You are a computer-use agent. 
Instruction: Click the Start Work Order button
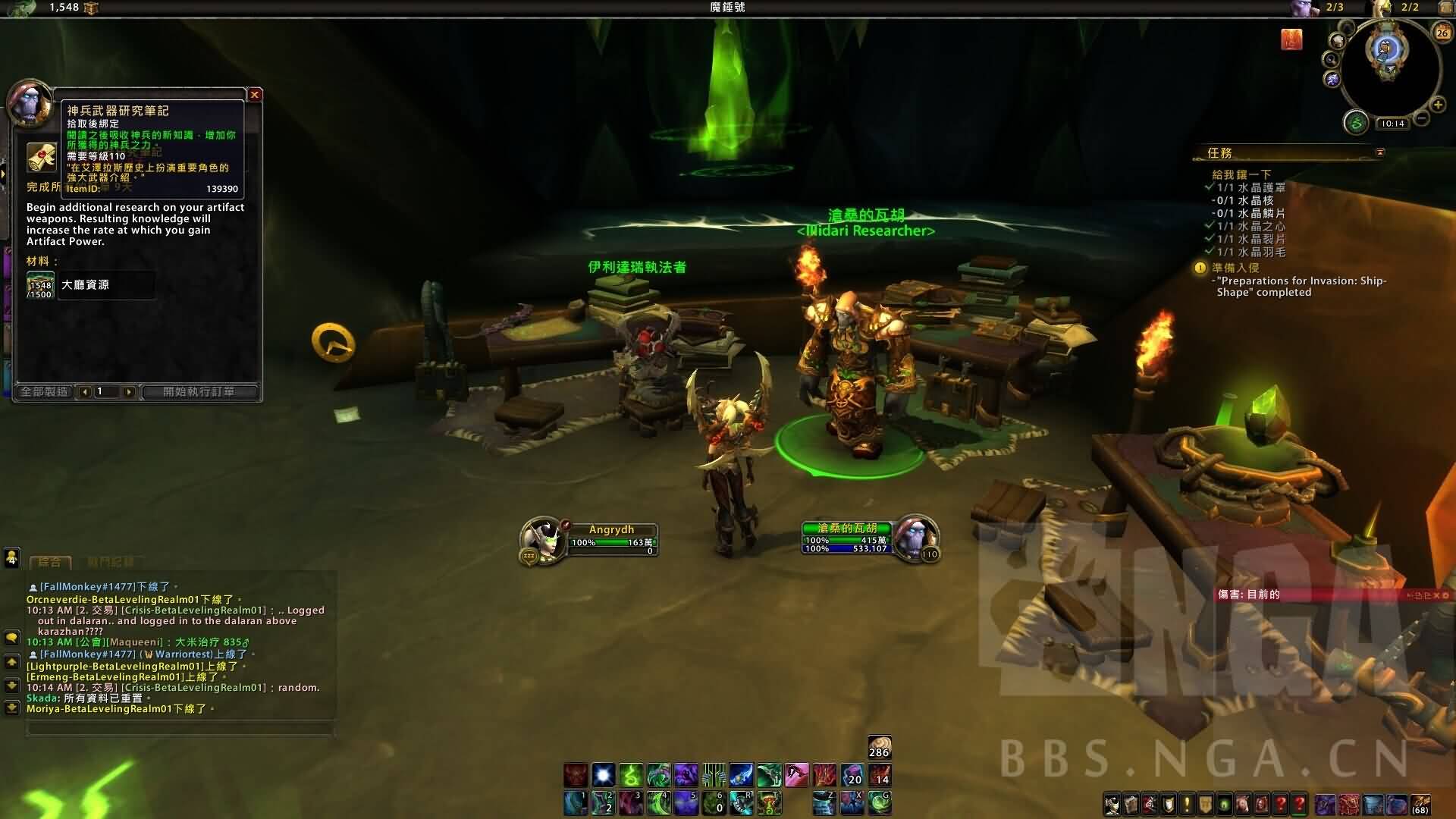199,391
